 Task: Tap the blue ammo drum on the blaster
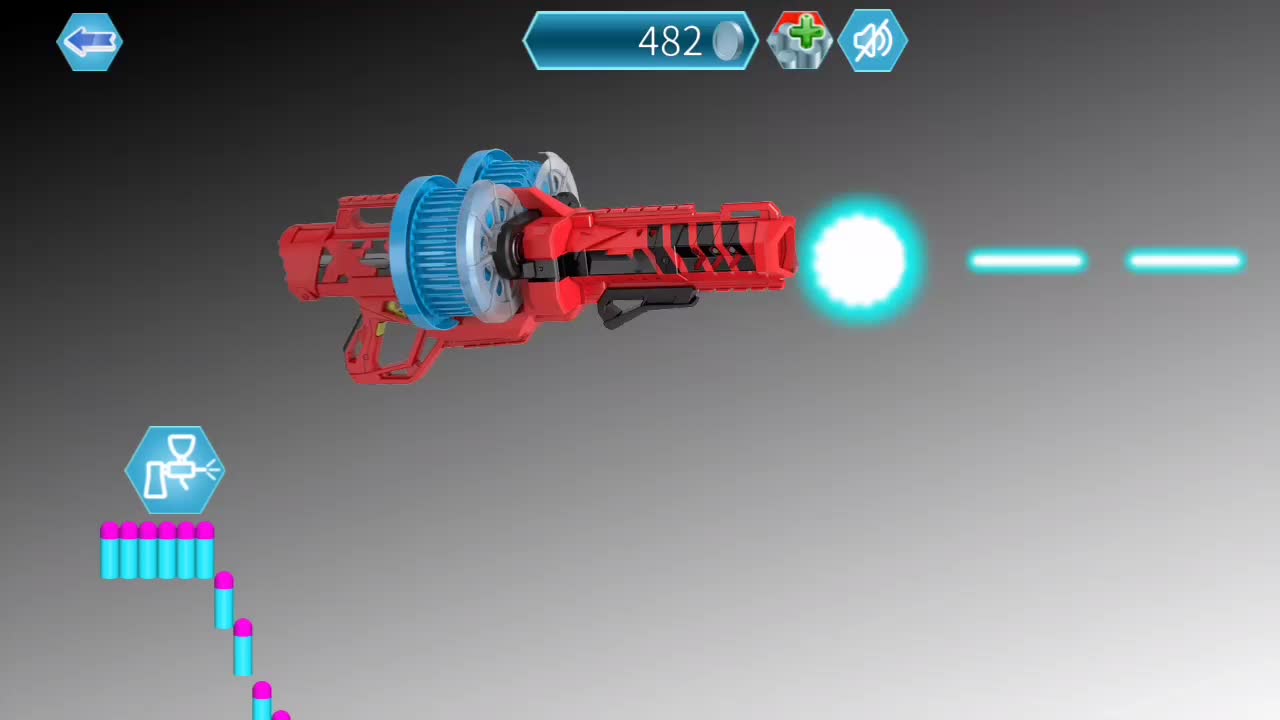pos(435,250)
